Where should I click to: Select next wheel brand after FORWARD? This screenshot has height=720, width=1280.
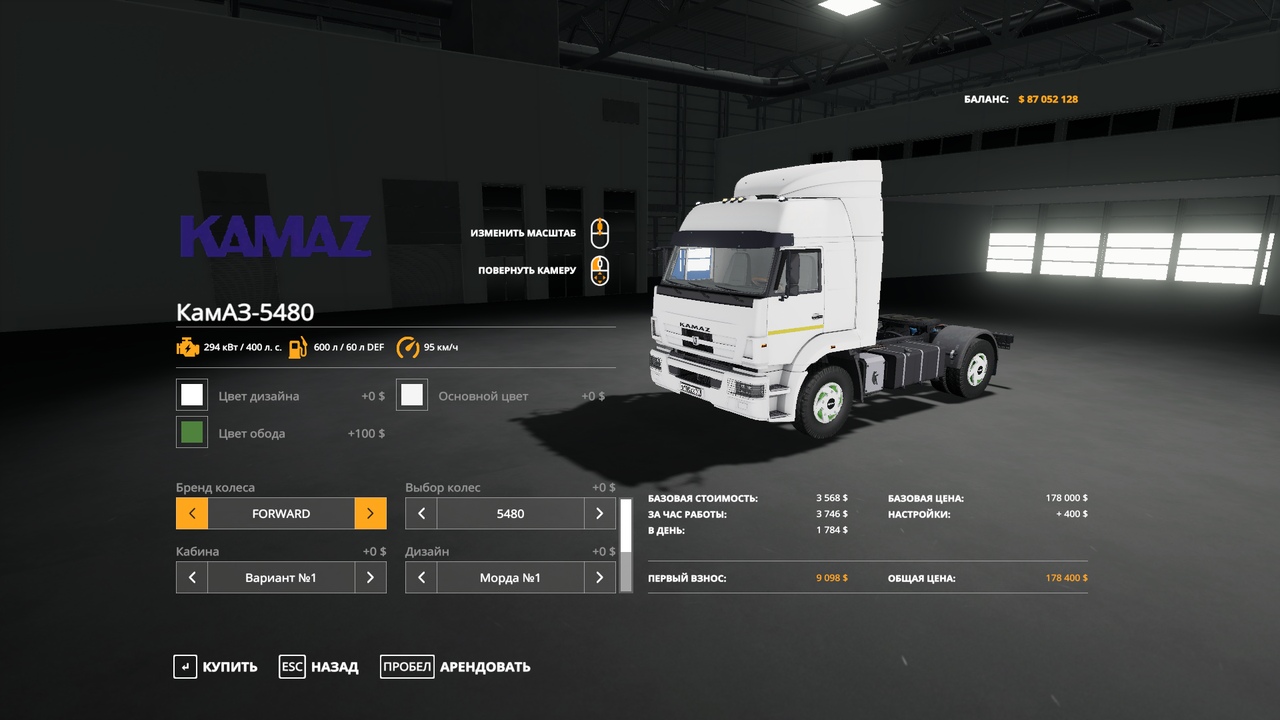(x=370, y=514)
